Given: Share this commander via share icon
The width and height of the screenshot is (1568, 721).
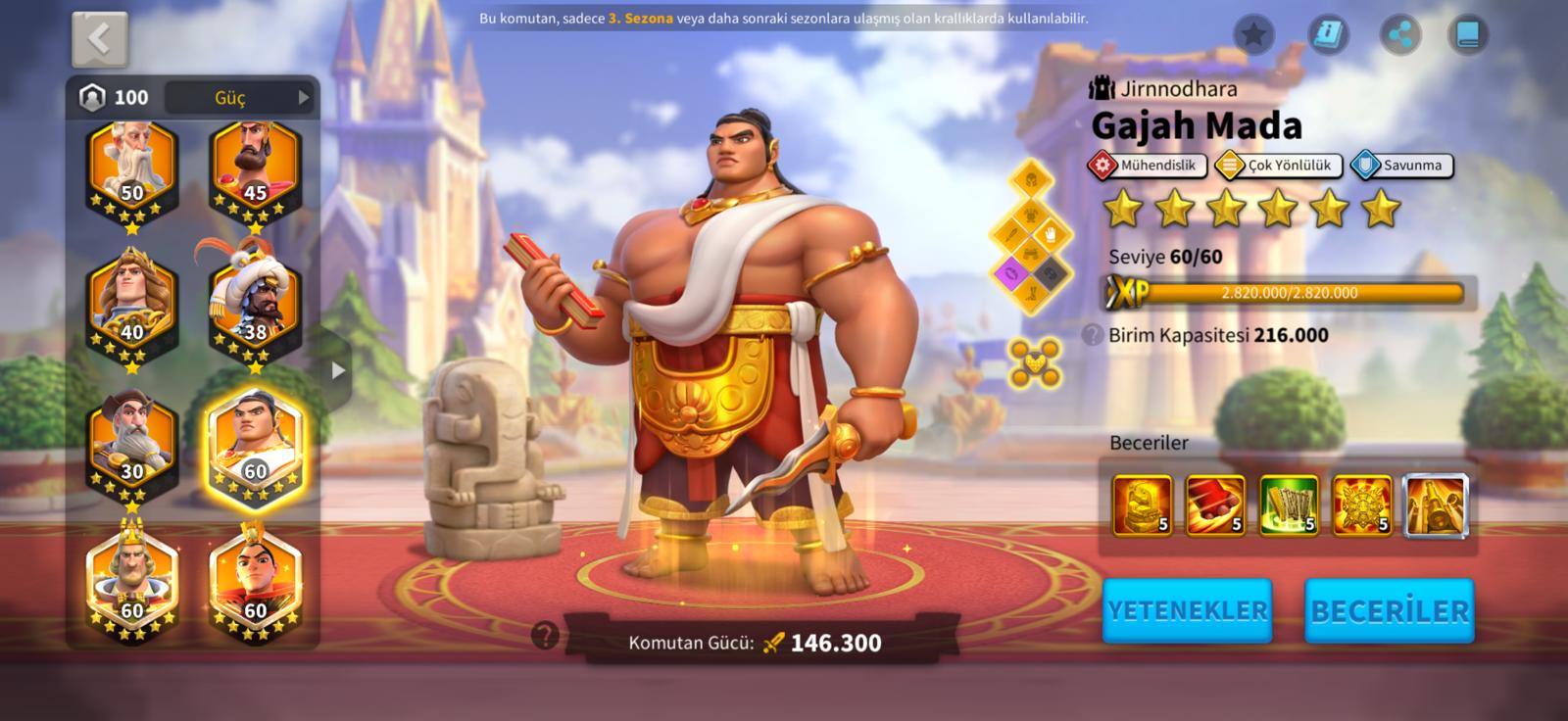Looking at the screenshot, I should point(1400,35).
